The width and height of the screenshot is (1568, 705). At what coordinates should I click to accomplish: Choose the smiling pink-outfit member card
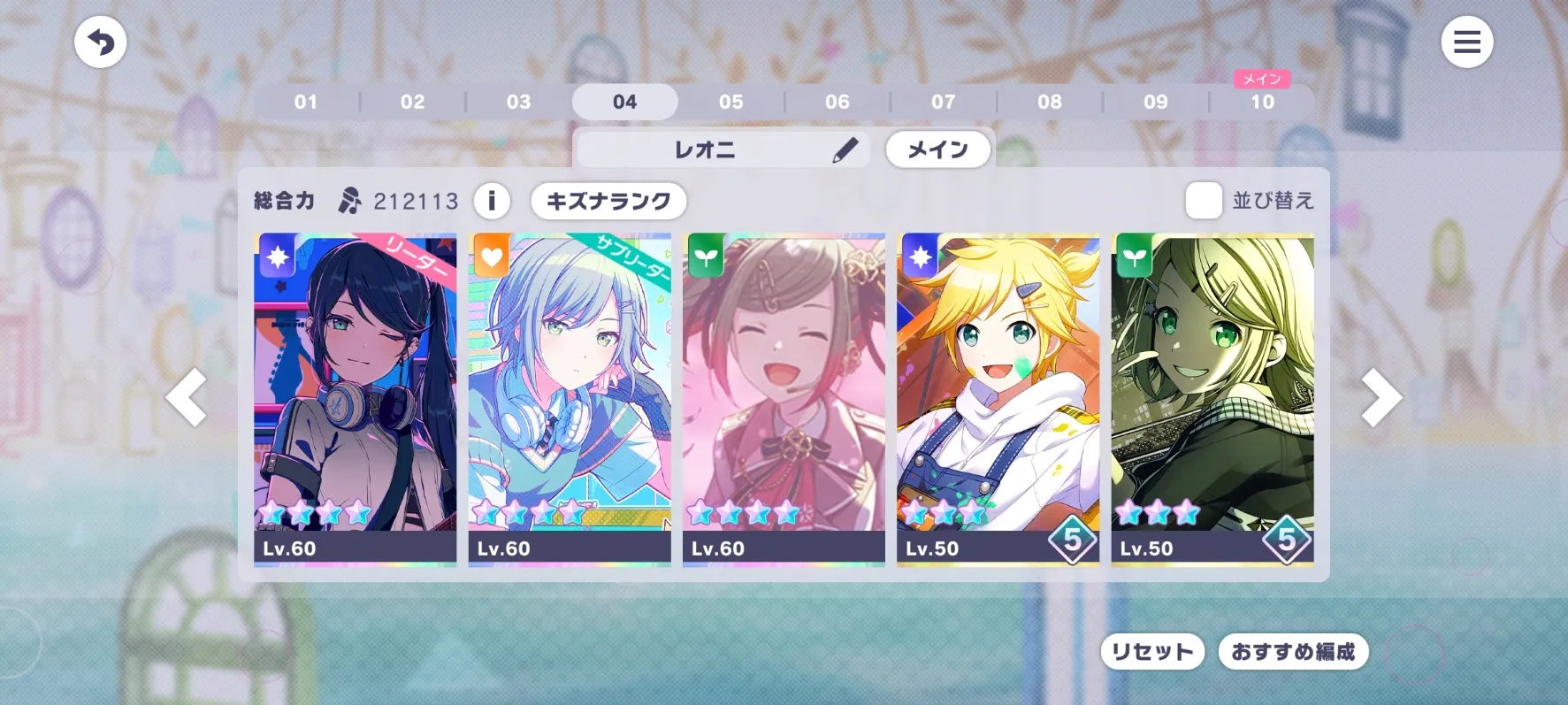784,398
